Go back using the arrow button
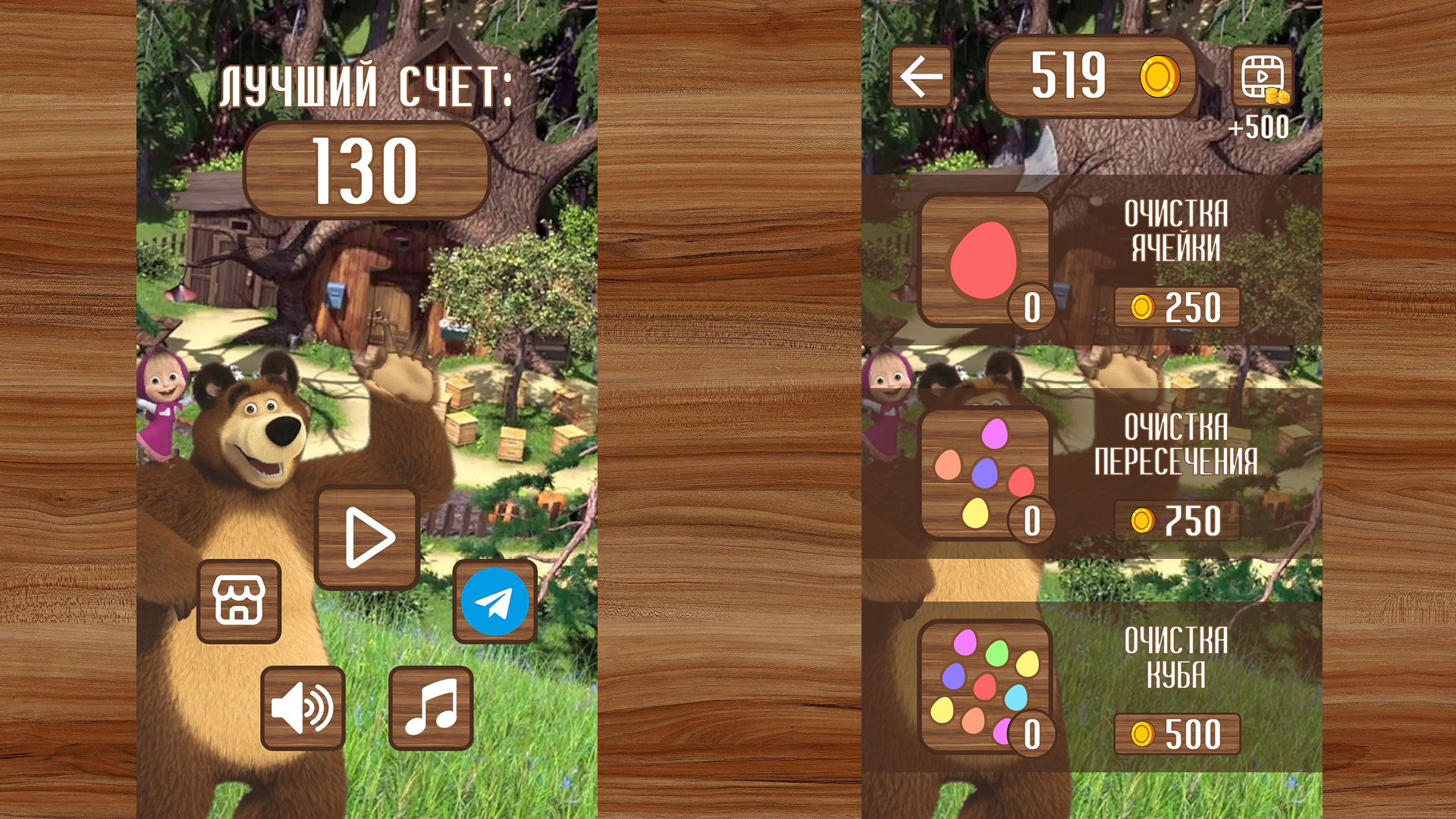1456x819 pixels. point(920,76)
